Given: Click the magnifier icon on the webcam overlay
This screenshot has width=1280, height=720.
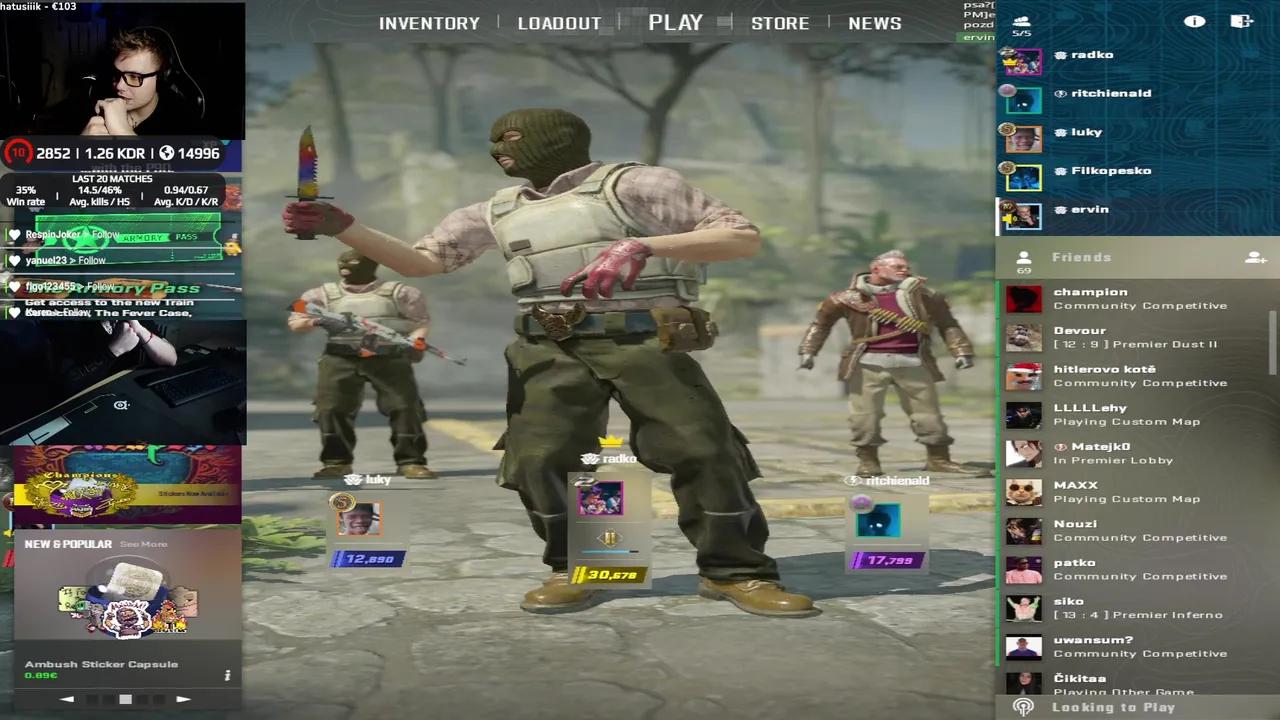Looking at the screenshot, I should [121, 405].
